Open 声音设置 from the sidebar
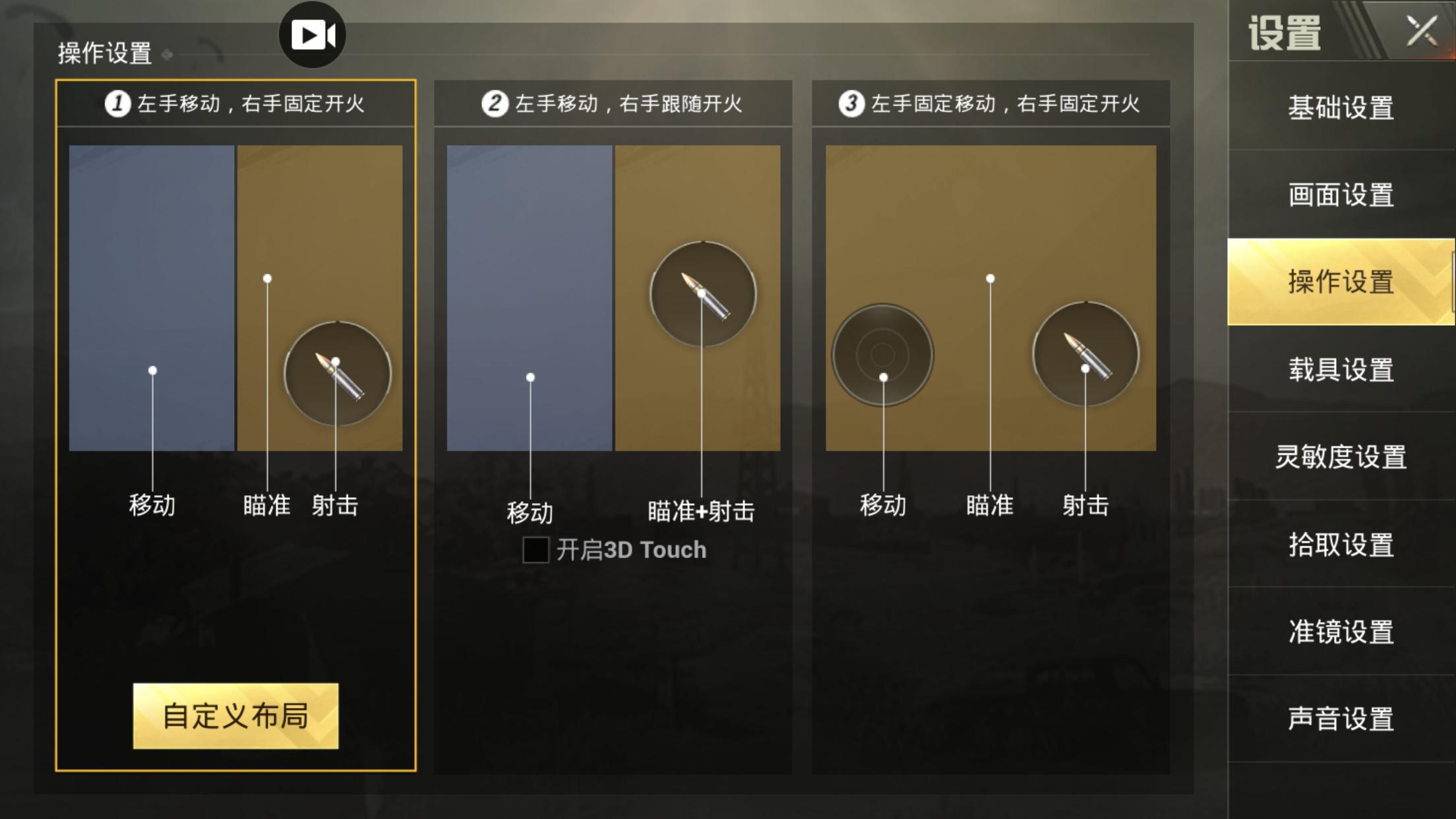 pos(1342,720)
